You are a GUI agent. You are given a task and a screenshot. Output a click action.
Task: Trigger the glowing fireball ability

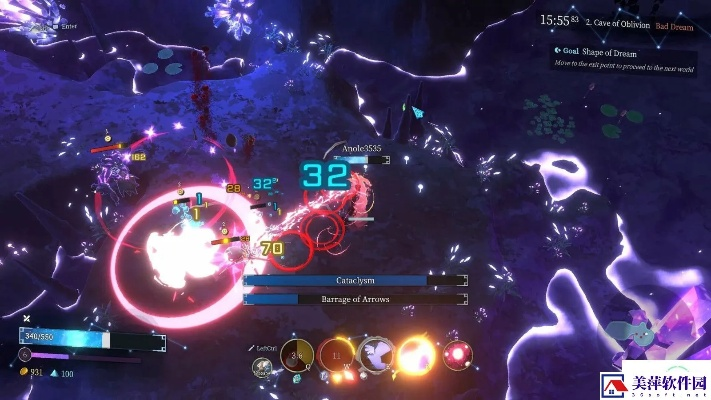pos(415,355)
